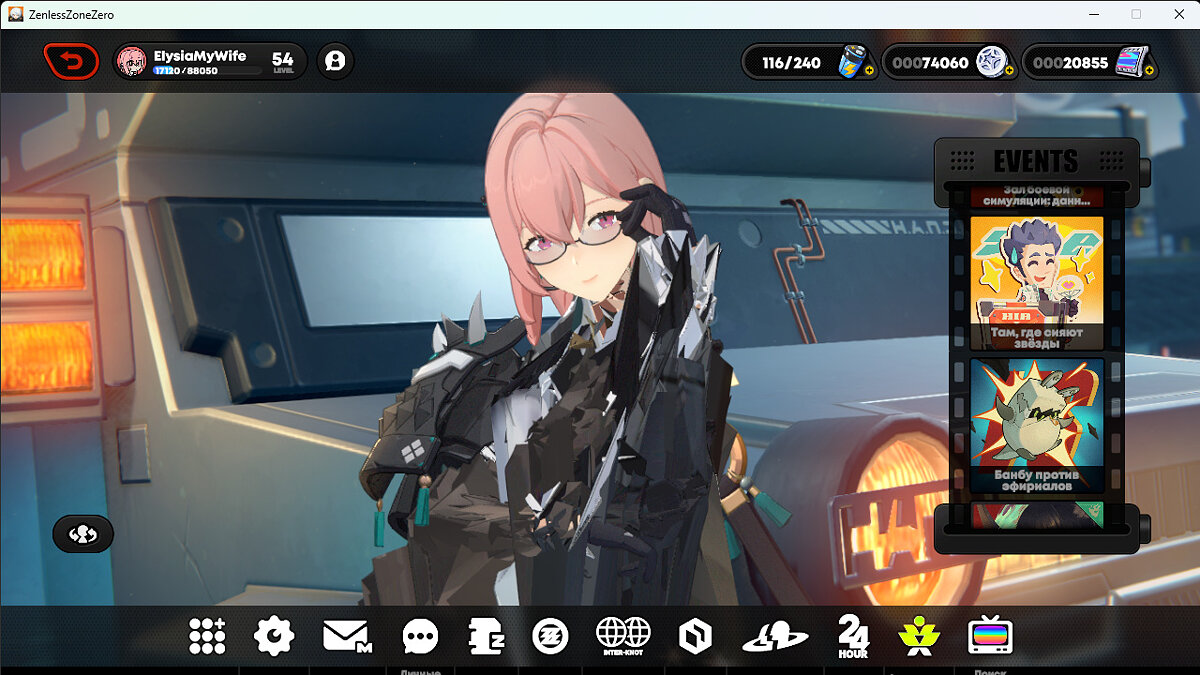Open the envelope mail inbox
This screenshot has height=675, width=1200.
pos(346,636)
